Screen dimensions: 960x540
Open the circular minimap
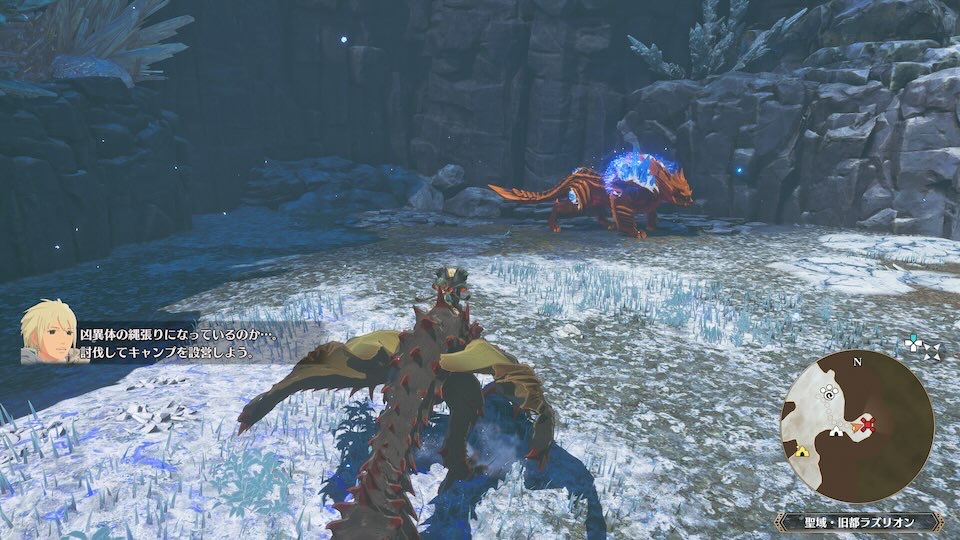858,424
